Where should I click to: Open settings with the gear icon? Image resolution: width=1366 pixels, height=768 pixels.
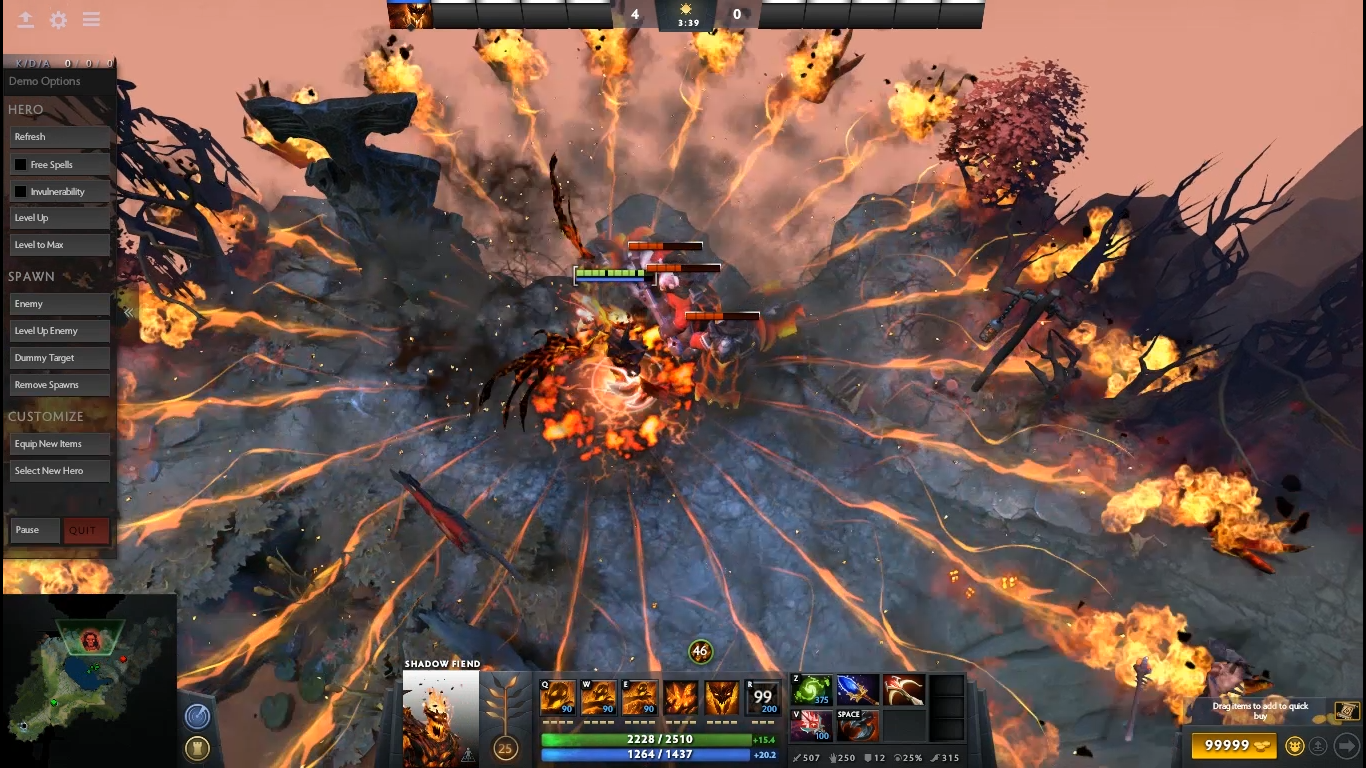point(59,20)
